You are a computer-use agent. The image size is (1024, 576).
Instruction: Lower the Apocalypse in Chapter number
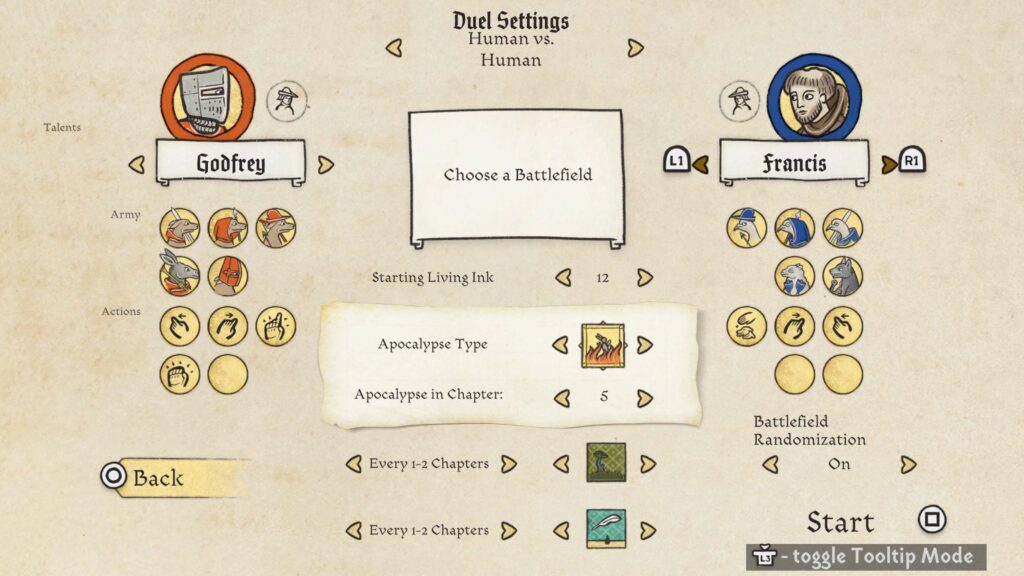pos(563,397)
